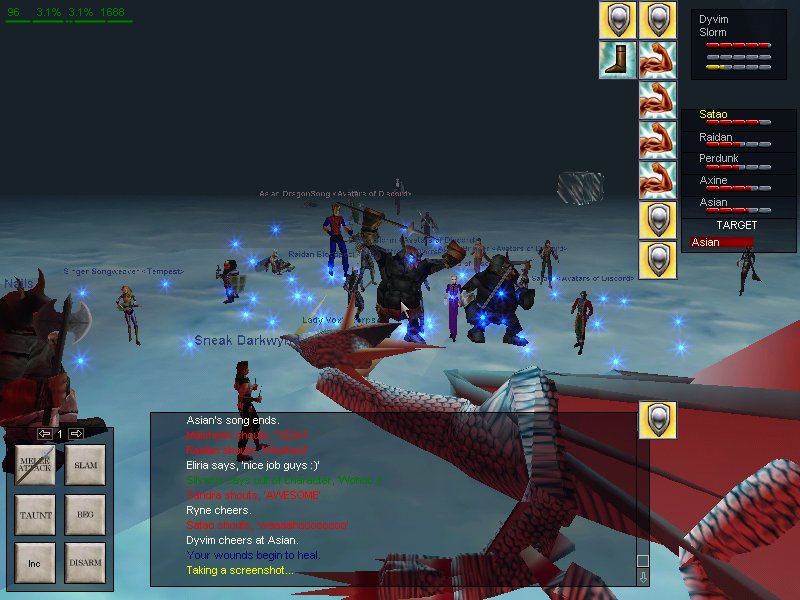The width and height of the screenshot is (800, 600).
Task: Go to the previous hotbar page
Action: [44, 434]
